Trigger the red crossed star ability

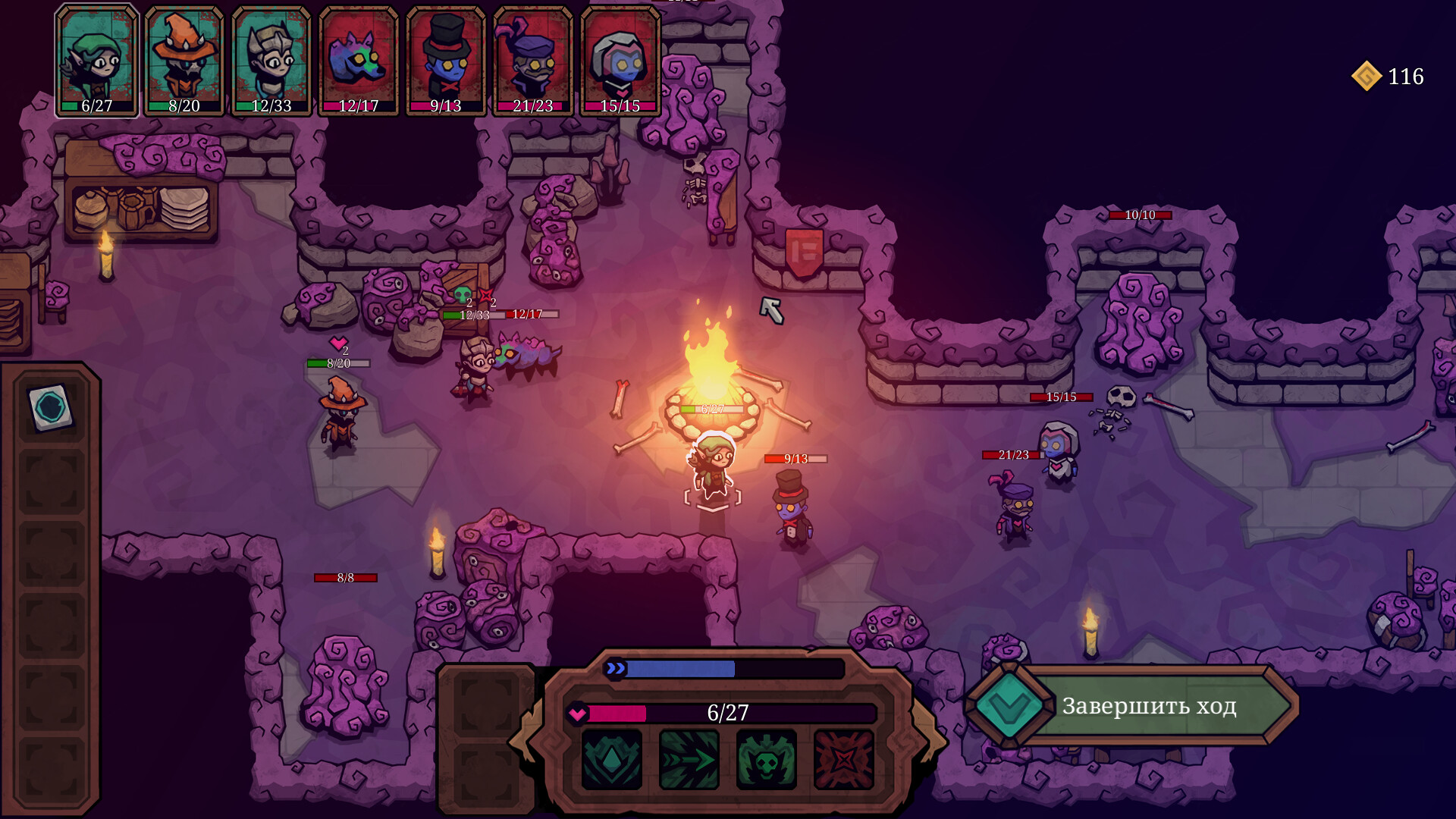[x=843, y=760]
